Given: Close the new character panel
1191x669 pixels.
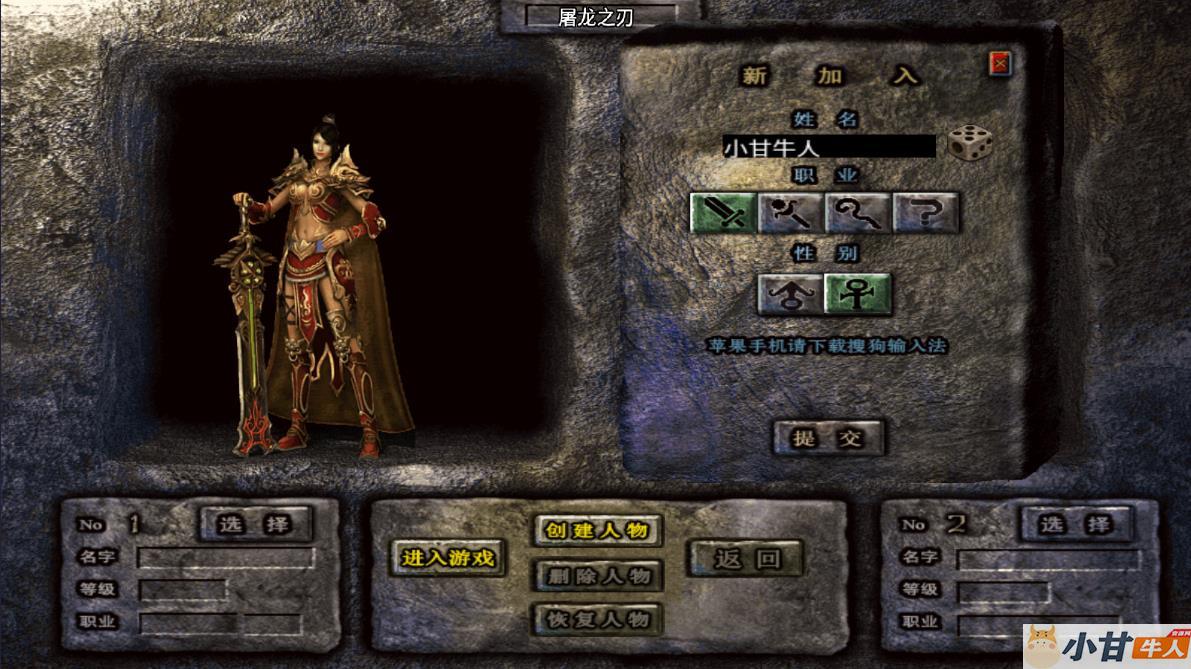Looking at the screenshot, I should [x=999, y=65].
